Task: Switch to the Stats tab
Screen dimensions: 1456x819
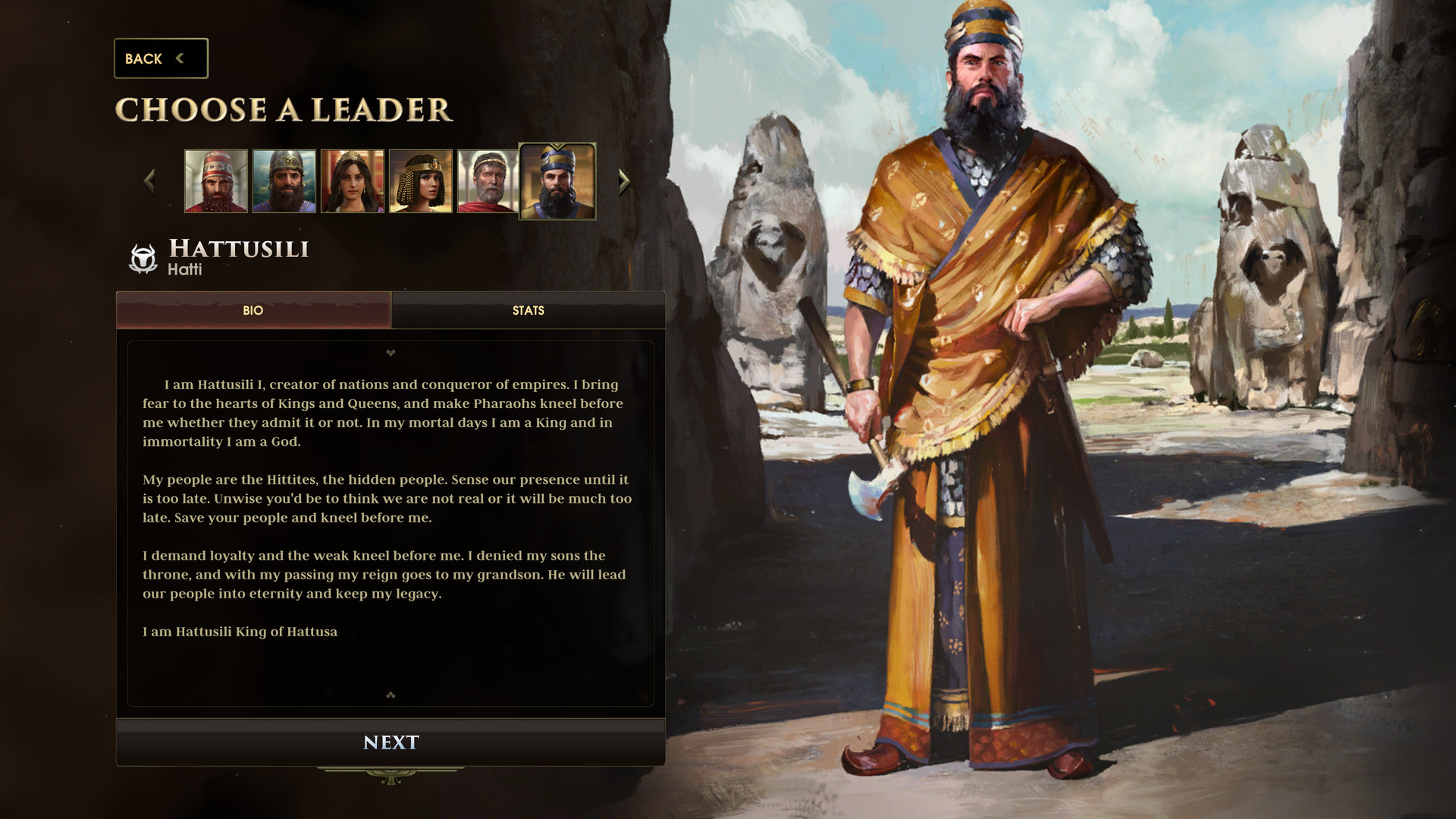Action: (529, 311)
